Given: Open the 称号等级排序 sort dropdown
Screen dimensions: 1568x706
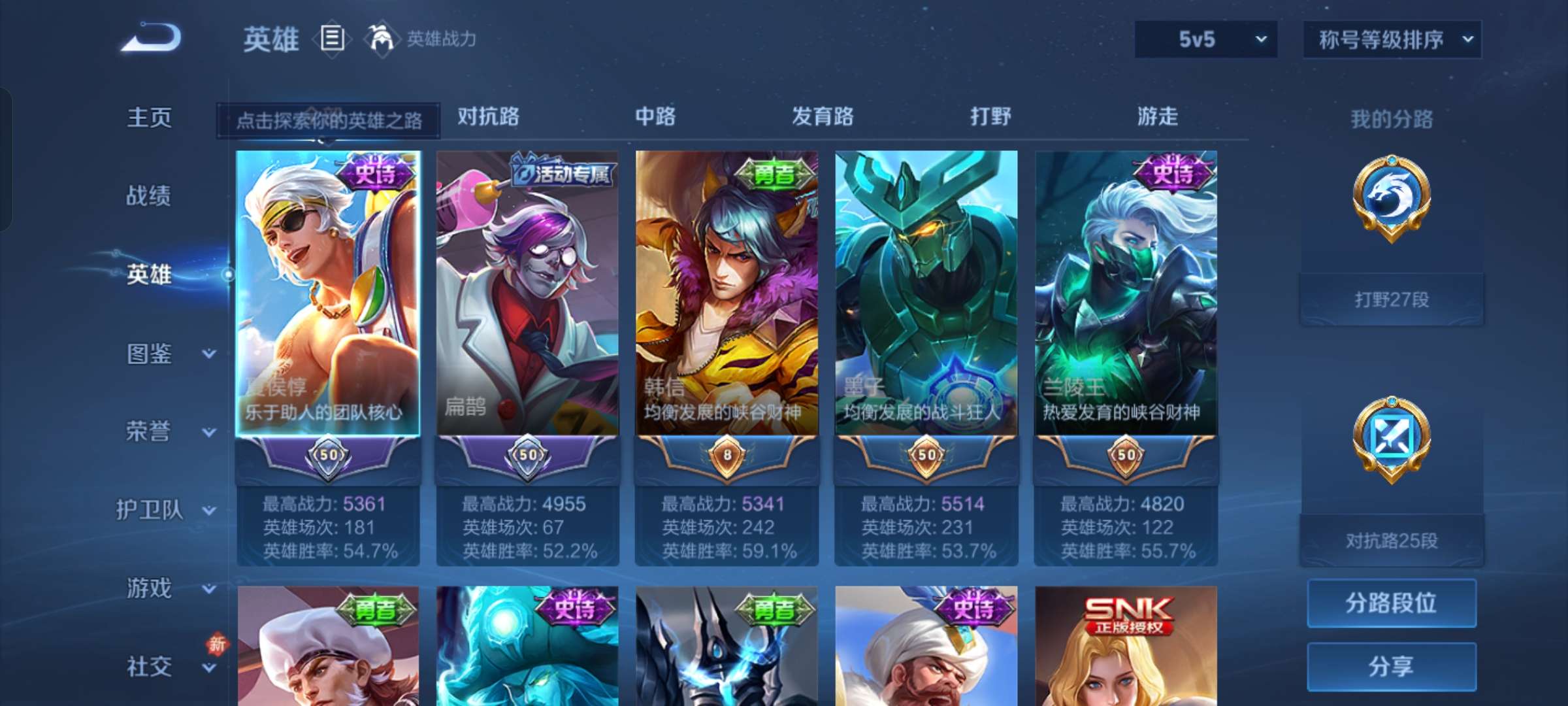Looking at the screenshot, I should pyautogui.click(x=1392, y=39).
